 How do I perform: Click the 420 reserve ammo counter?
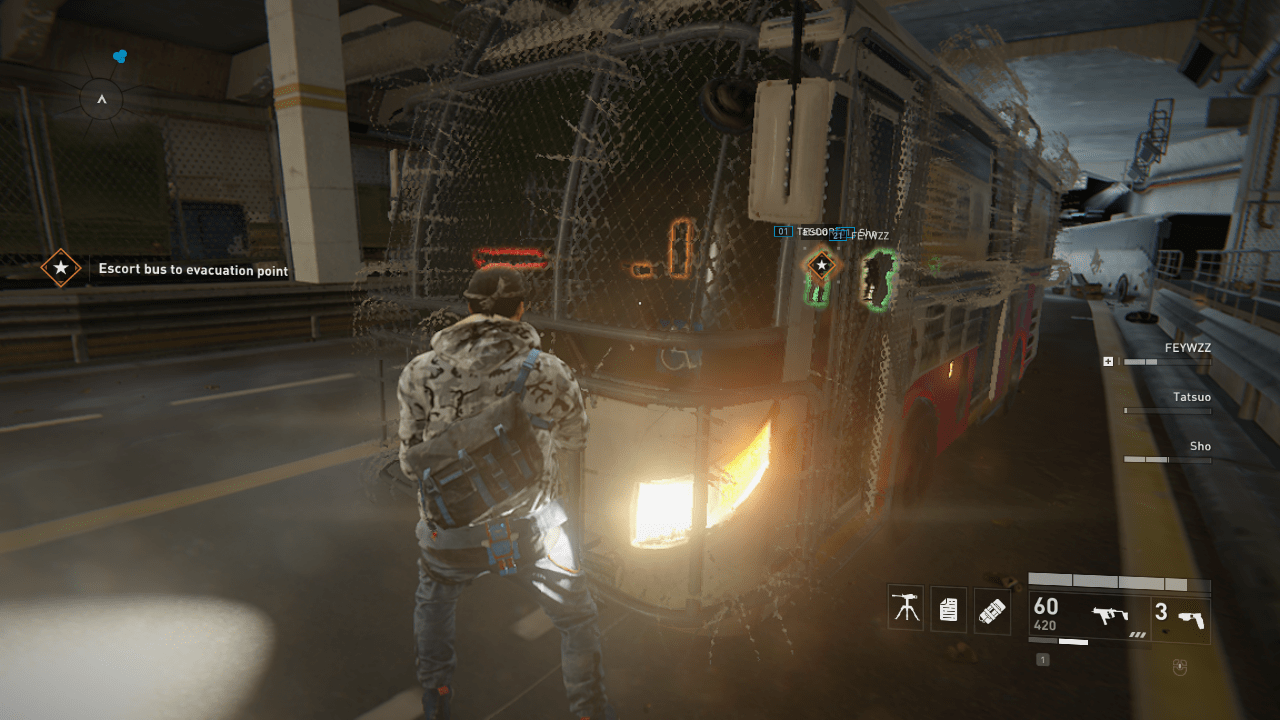click(1044, 625)
